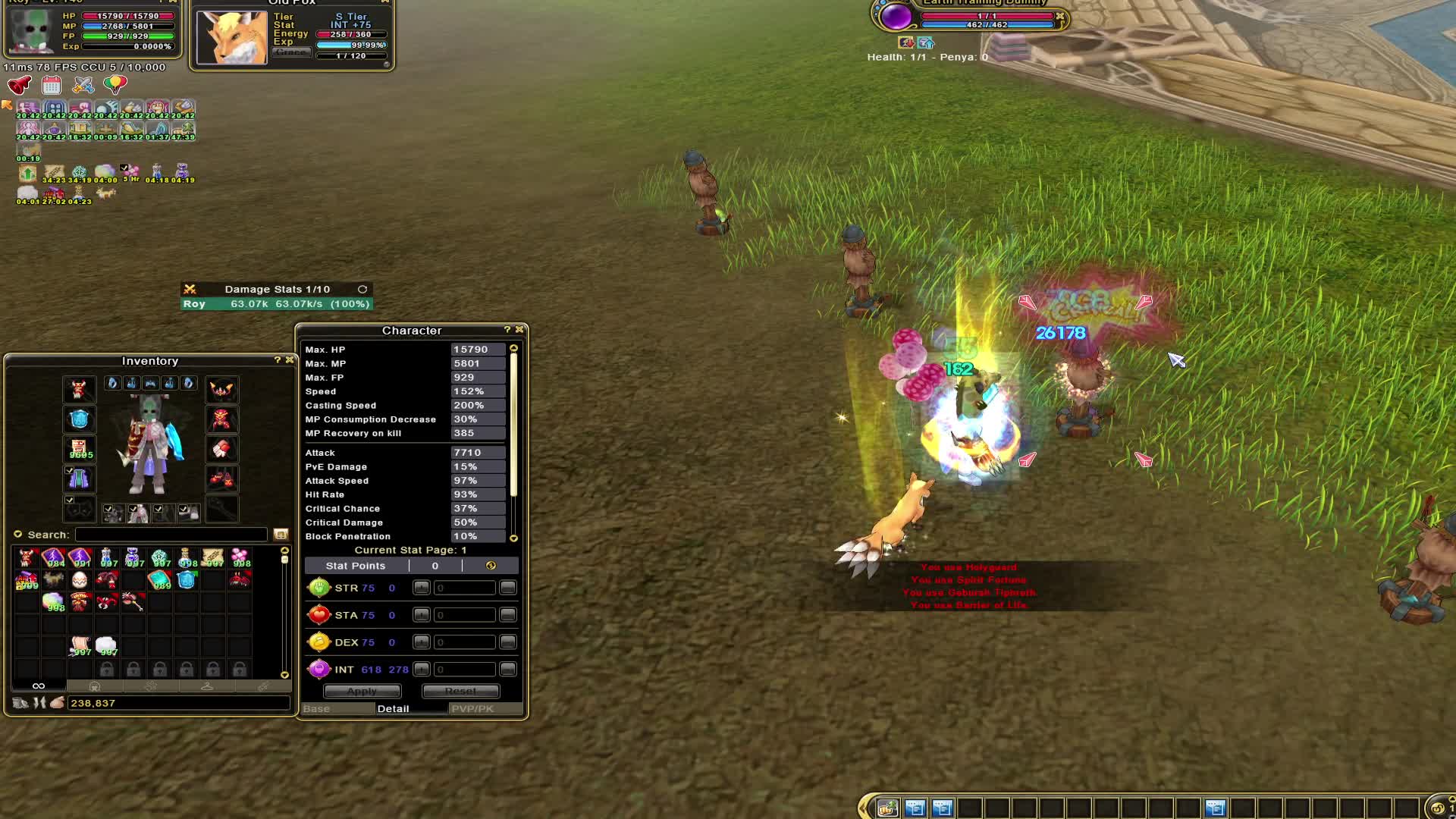Decrease the INT stat allocation
The width and height of the screenshot is (1456, 819).
(x=508, y=670)
